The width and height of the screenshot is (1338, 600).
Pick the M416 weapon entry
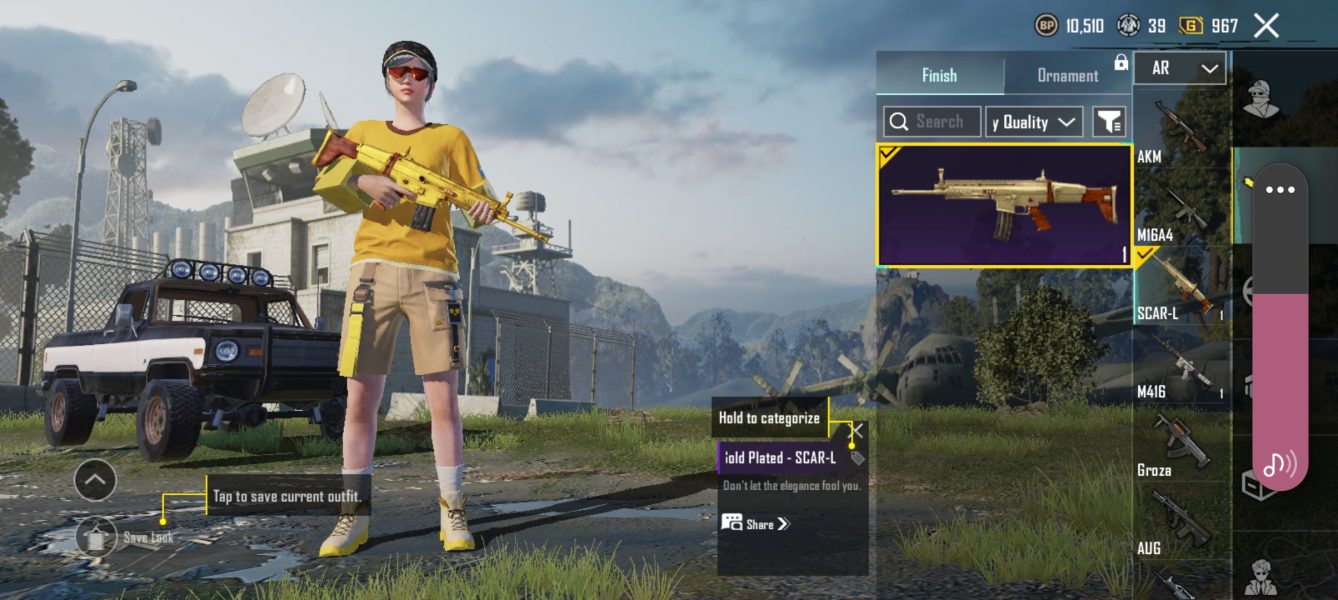point(1182,365)
